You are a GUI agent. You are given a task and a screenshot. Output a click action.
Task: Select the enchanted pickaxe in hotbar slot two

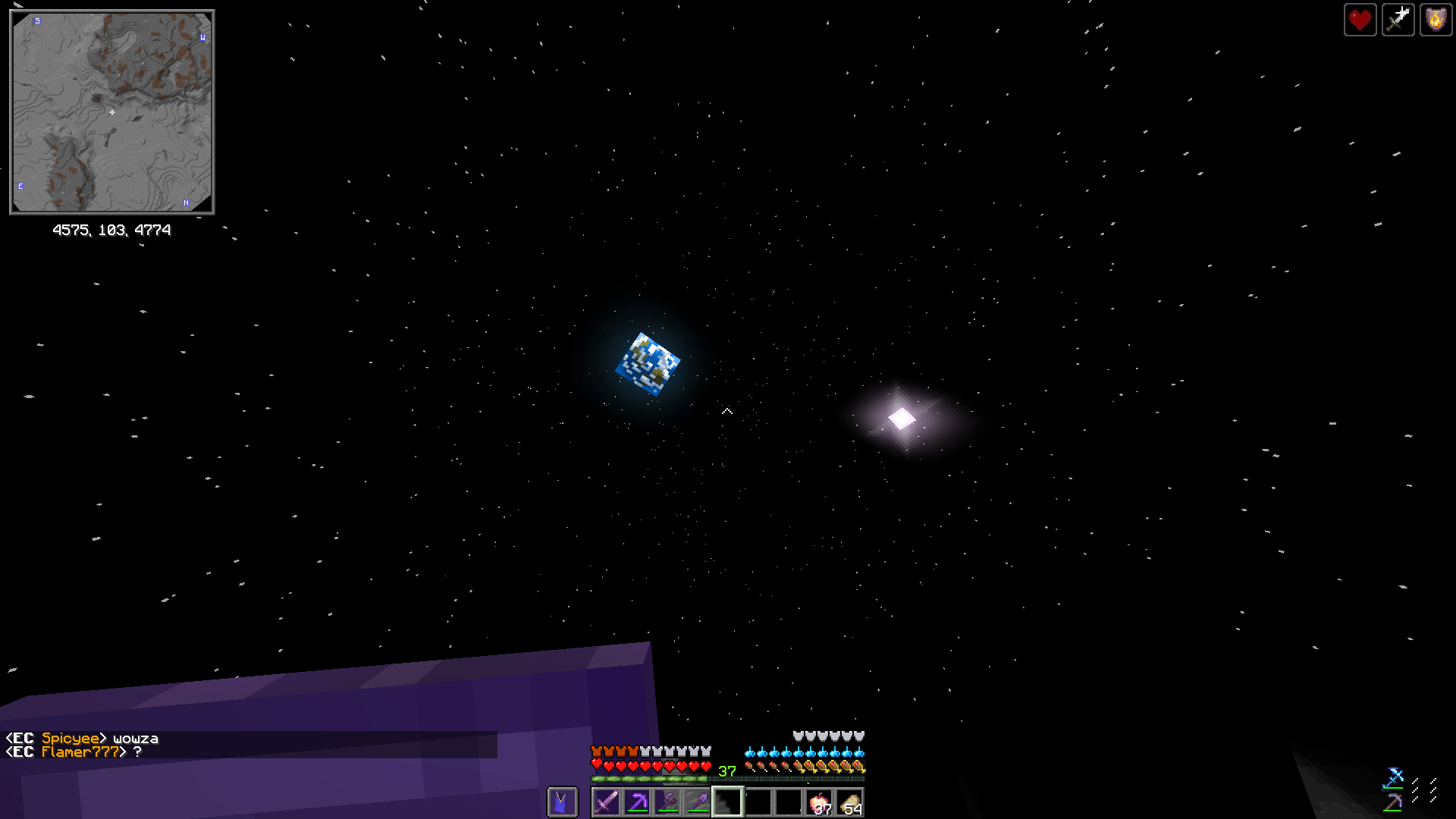click(x=636, y=802)
